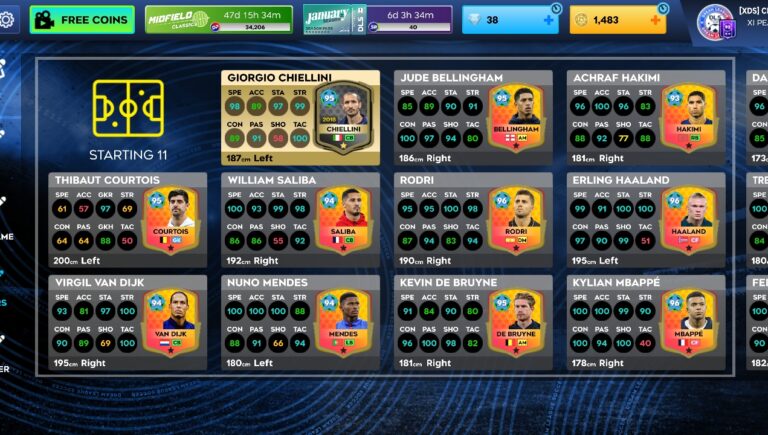
Task: Open the club profile badge
Action: tap(716, 21)
